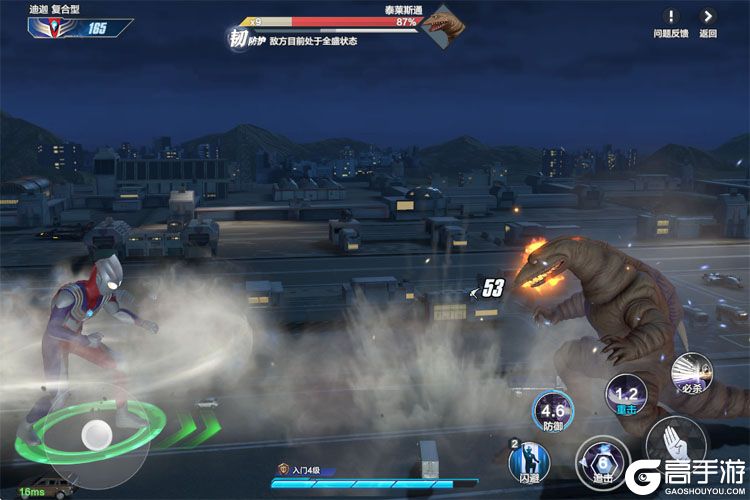Tap the virtual joystick knob

click(96, 432)
